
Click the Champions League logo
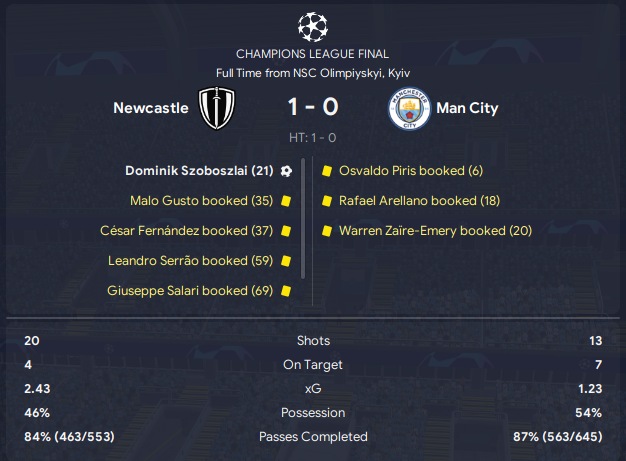pos(312,23)
